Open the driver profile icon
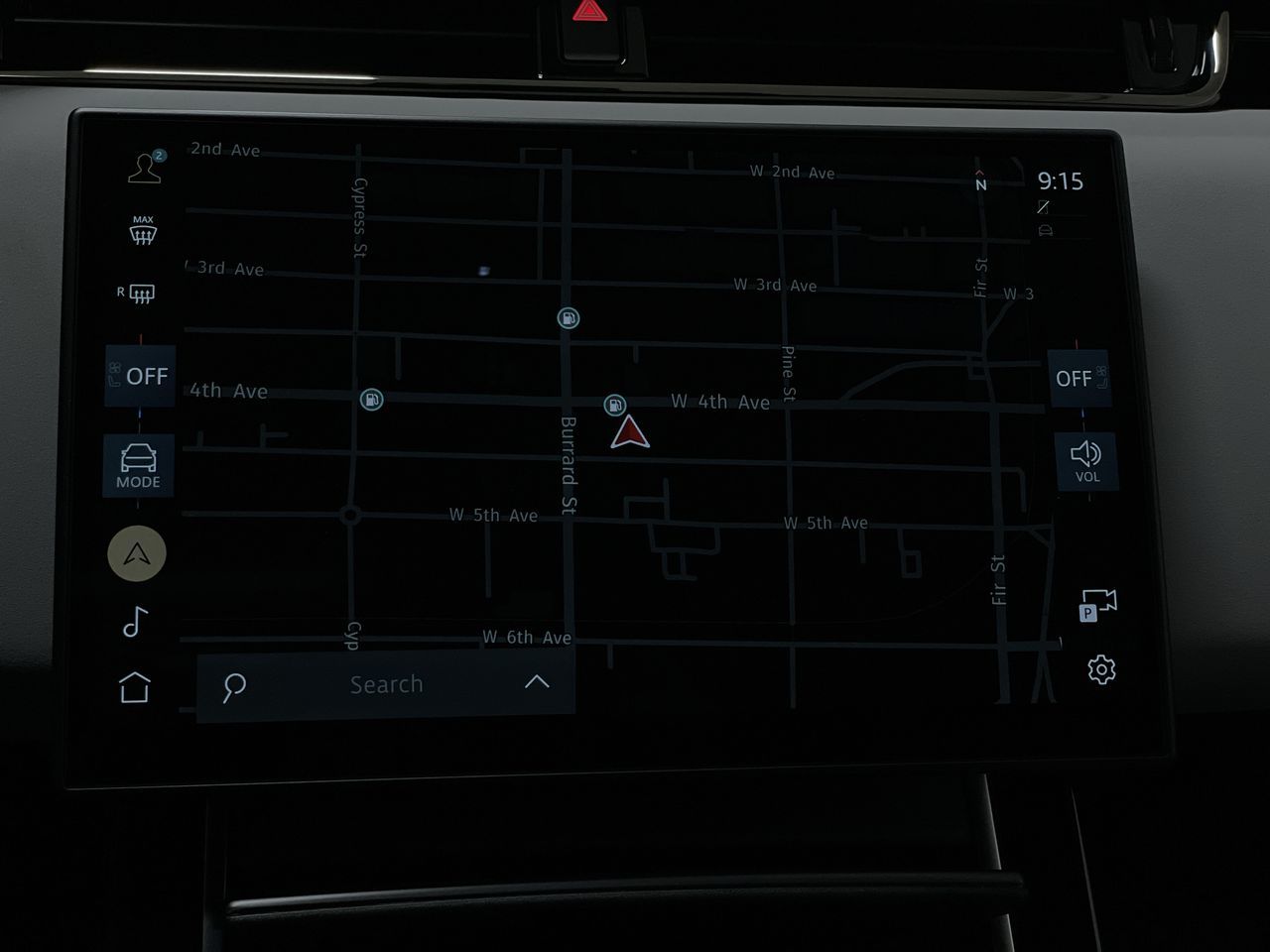Viewport: 1270px width, 952px height. pos(142,166)
